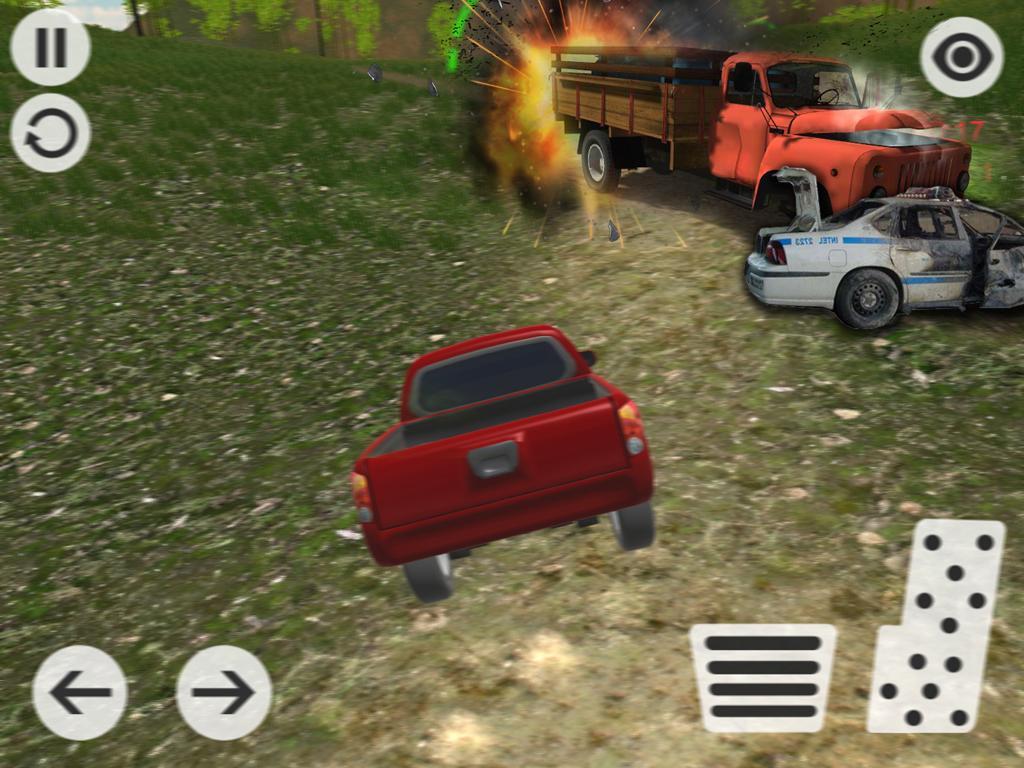Hit the brake pedal
The width and height of the screenshot is (1024, 768).
(x=762, y=677)
